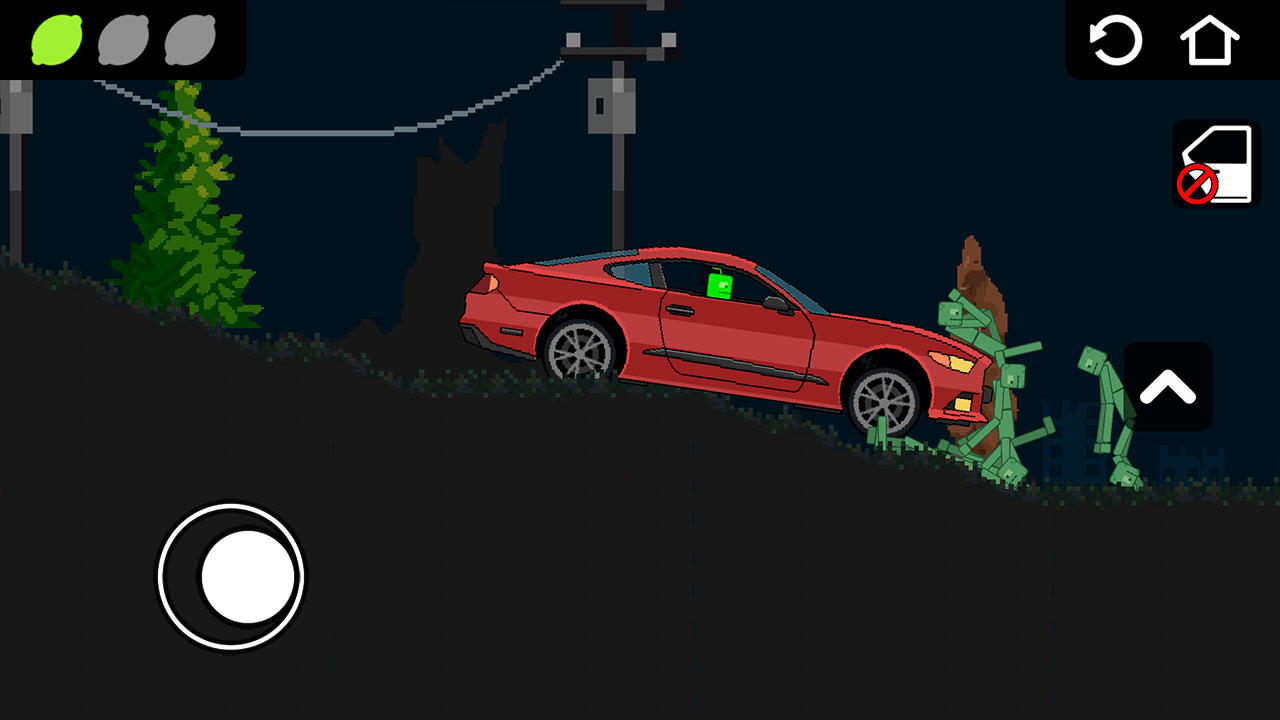The width and height of the screenshot is (1280, 720).
Task: Tap the red prohibition sign on the door icon
Action: [x=1196, y=184]
